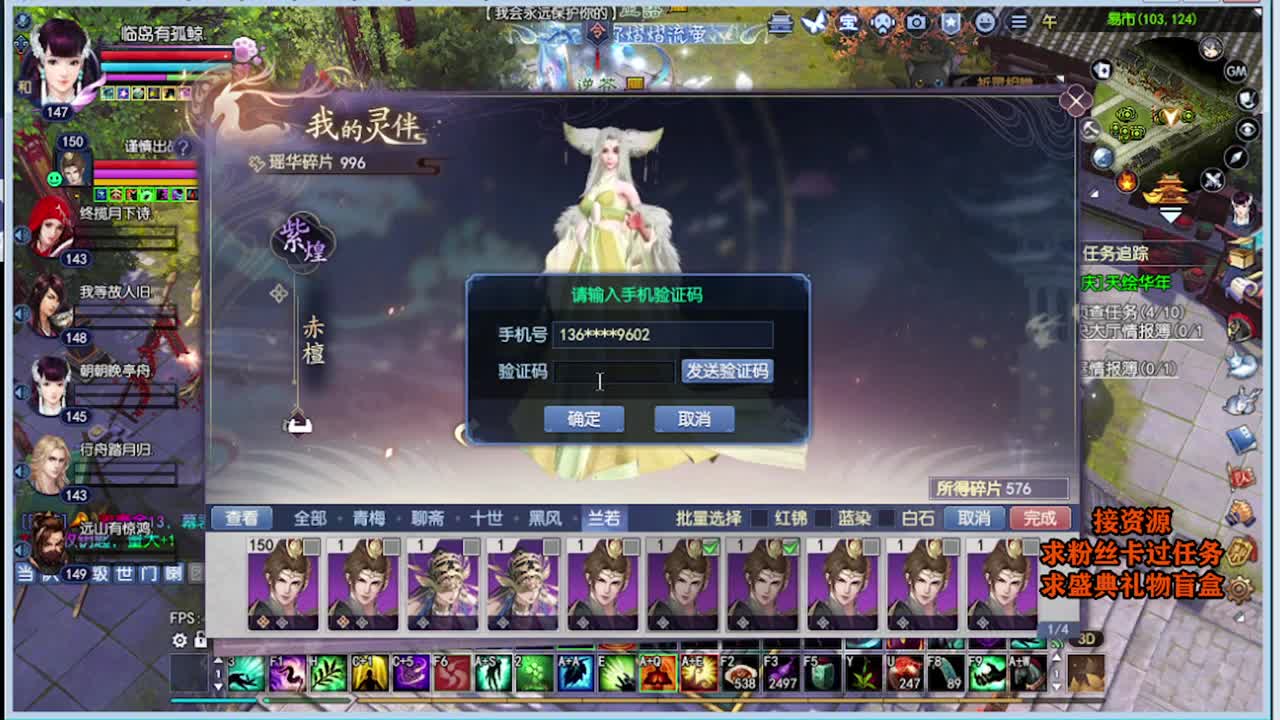Click the butterfly icon in the top toolbar
1280x720 pixels.
pyautogui.click(x=814, y=22)
